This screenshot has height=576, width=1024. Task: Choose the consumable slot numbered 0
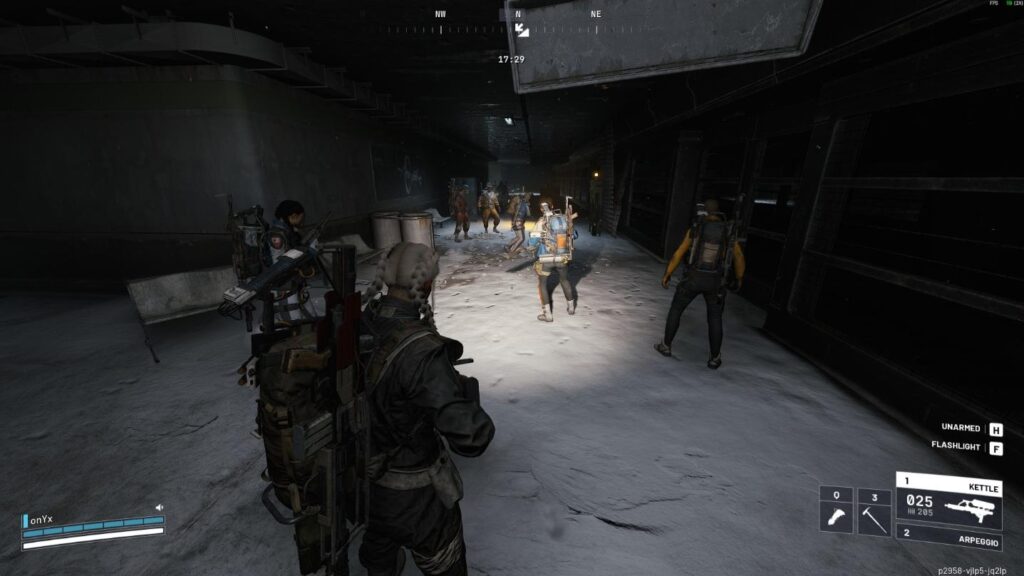click(x=836, y=511)
